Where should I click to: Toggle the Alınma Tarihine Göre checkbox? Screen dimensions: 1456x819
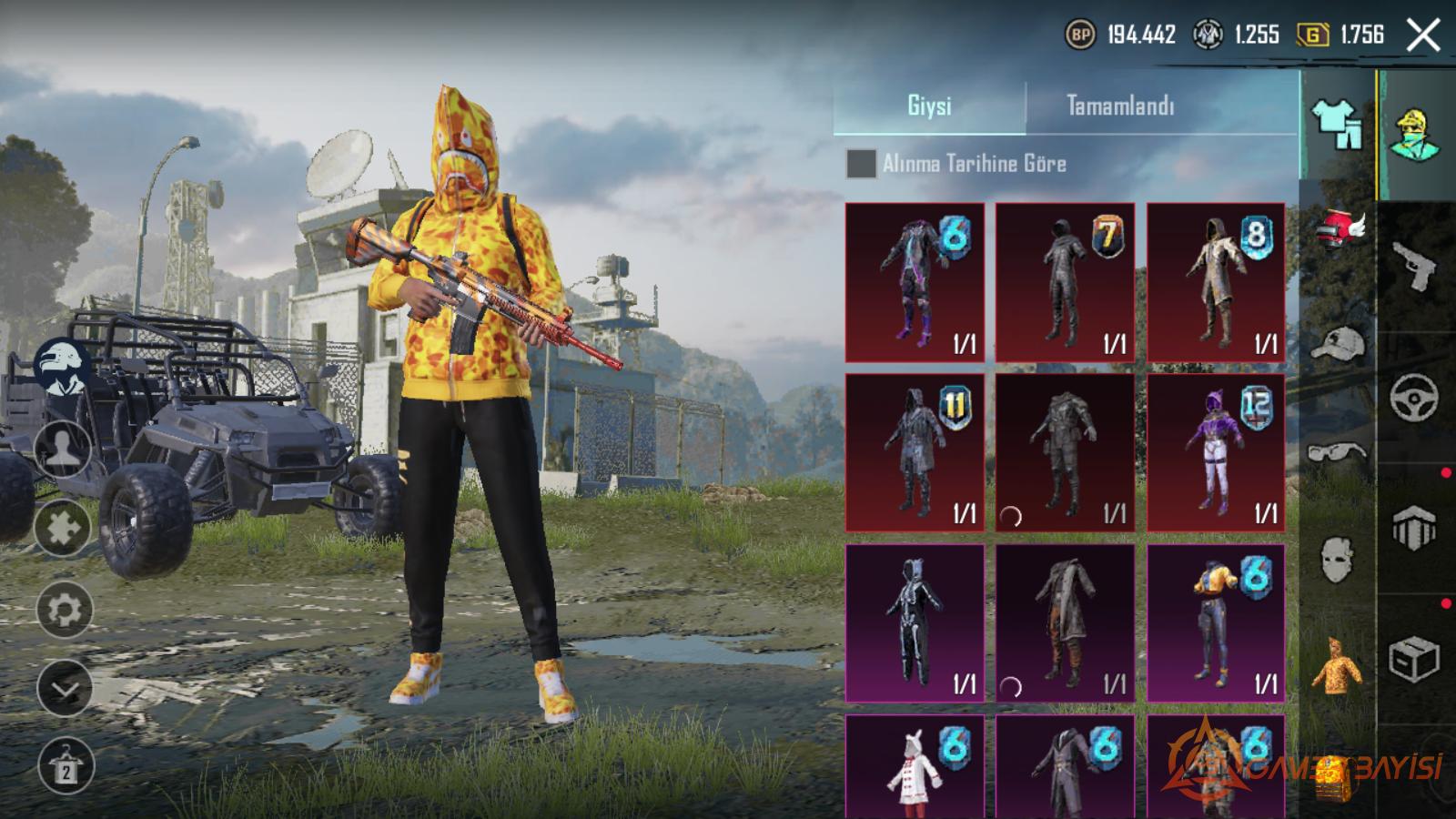[861, 164]
